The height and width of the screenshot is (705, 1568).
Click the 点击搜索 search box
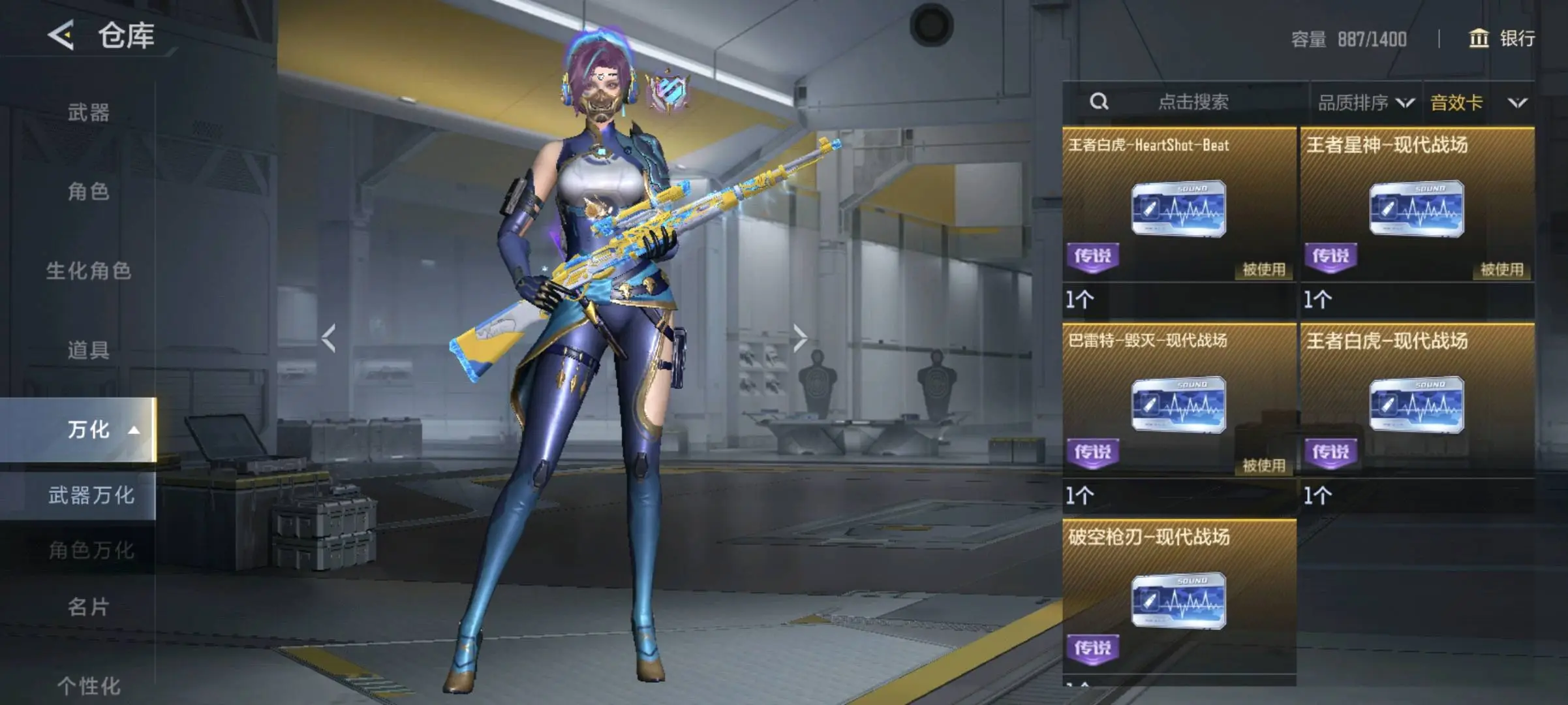pos(1191,102)
